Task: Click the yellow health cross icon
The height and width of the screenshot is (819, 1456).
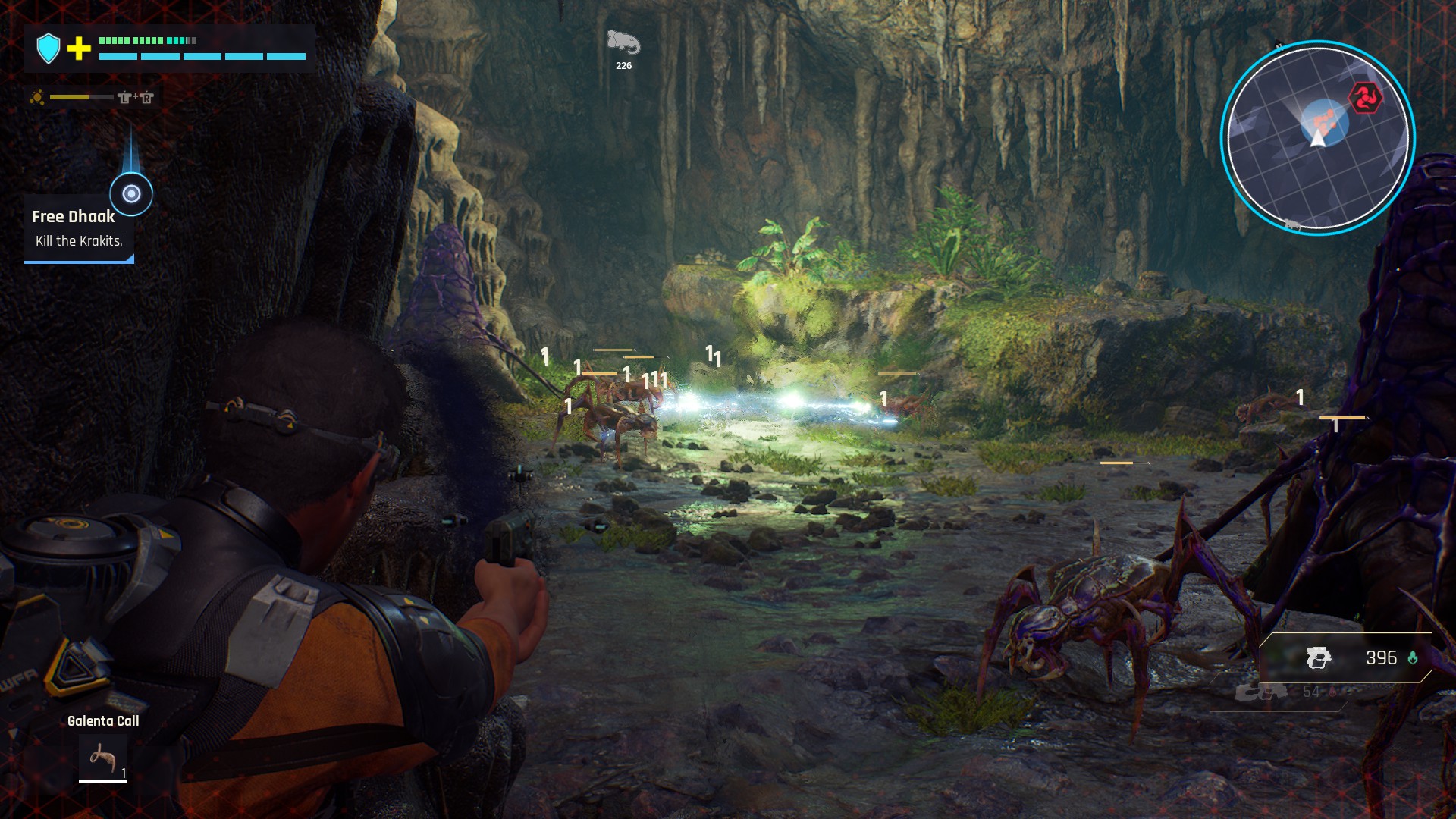Action: 79,49
